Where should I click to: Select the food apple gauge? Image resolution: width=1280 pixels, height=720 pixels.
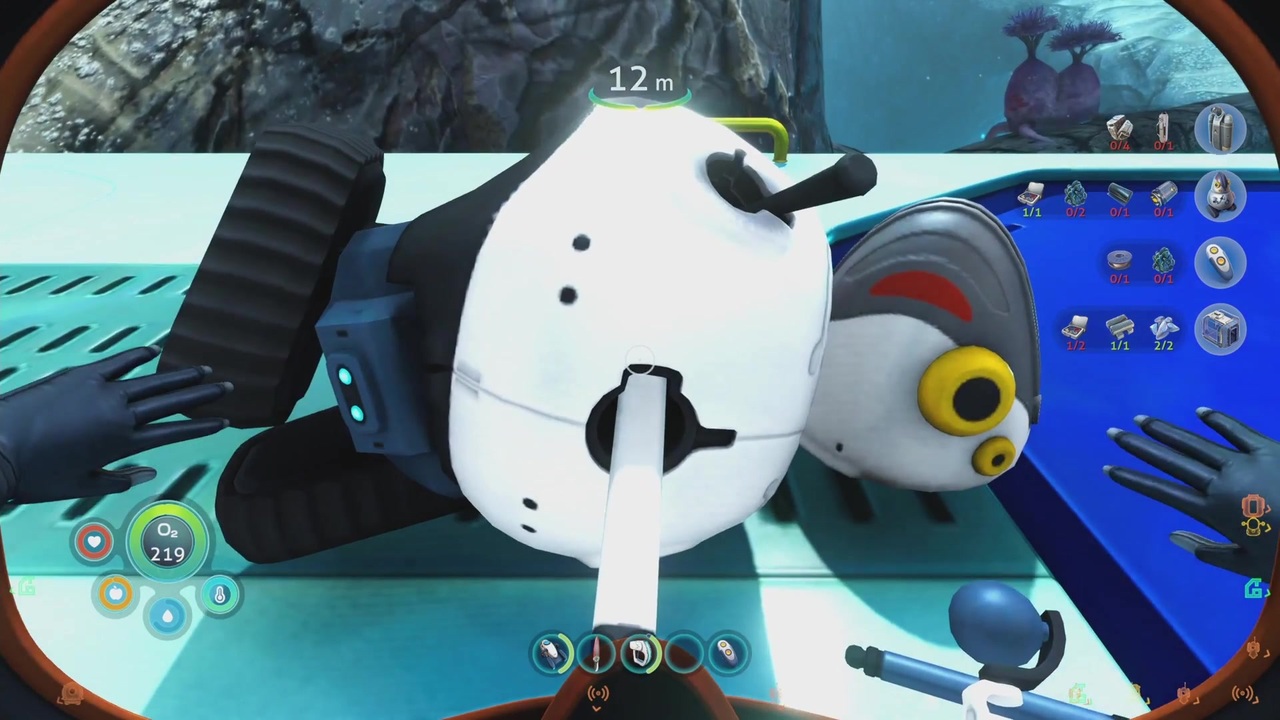click(115, 594)
